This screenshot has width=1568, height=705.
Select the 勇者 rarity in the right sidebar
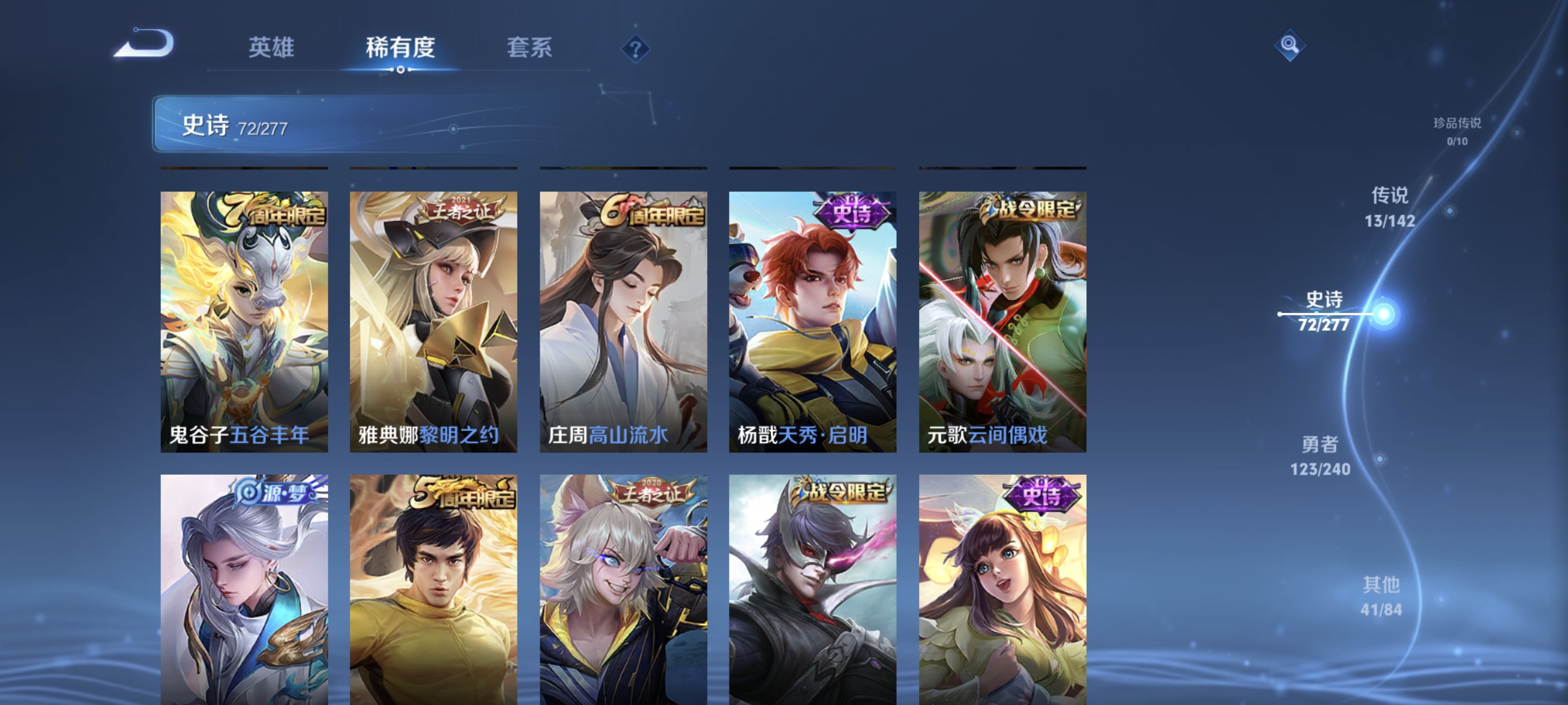coord(1320,456)
